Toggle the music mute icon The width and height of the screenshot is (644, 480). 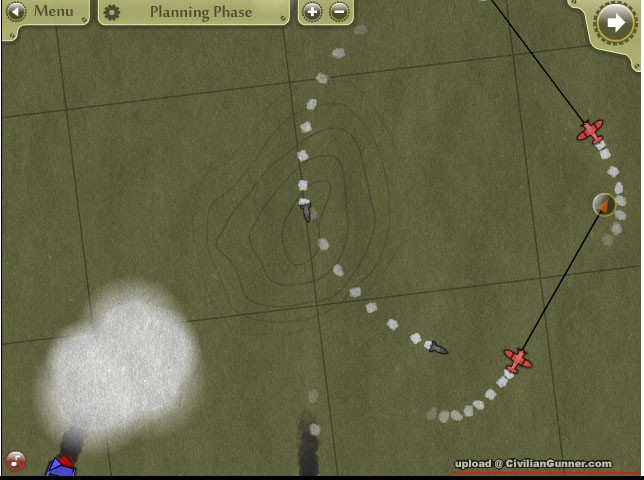(16, 461)
